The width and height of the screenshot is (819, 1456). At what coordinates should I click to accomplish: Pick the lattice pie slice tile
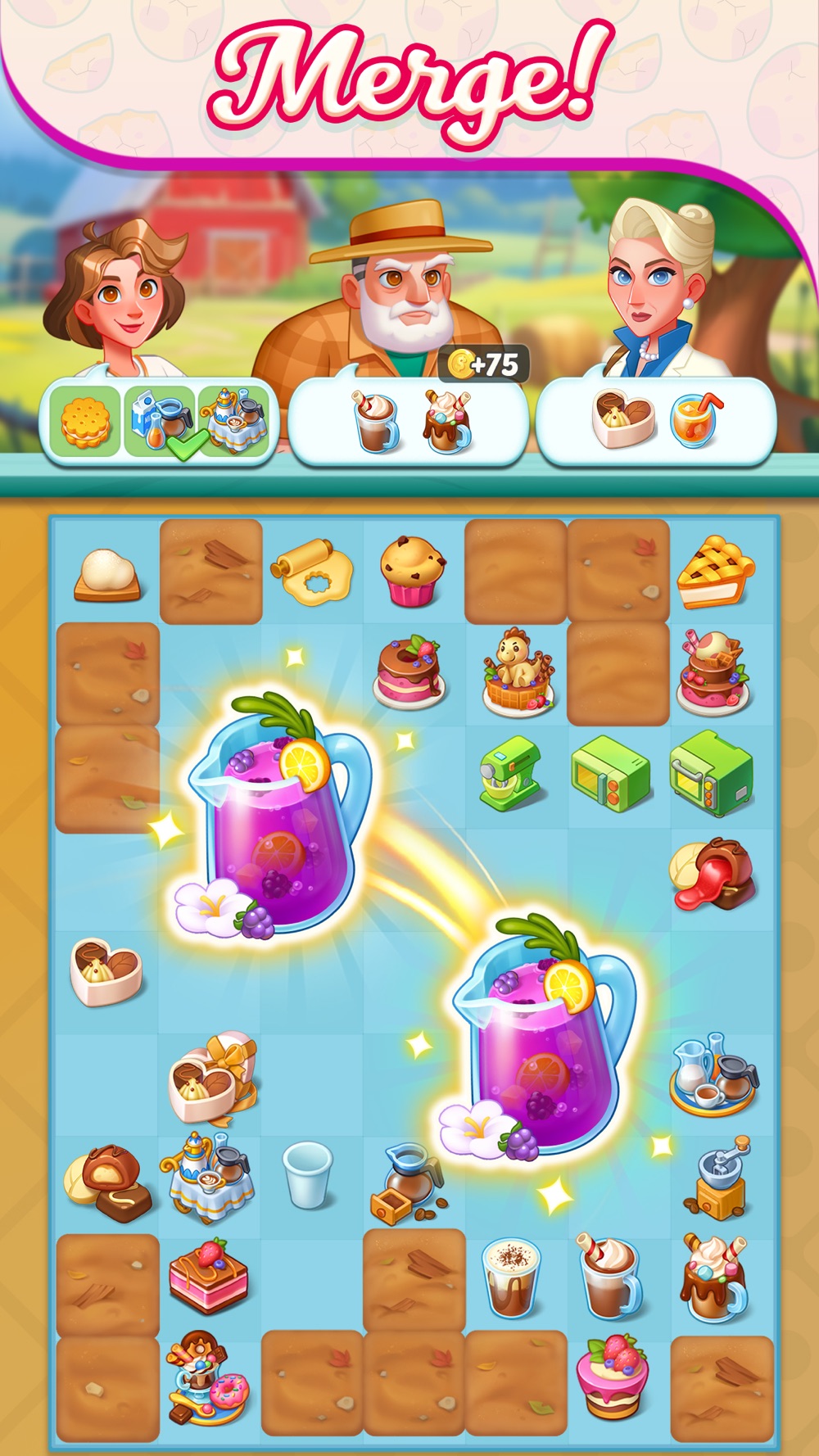click(715, 572)
